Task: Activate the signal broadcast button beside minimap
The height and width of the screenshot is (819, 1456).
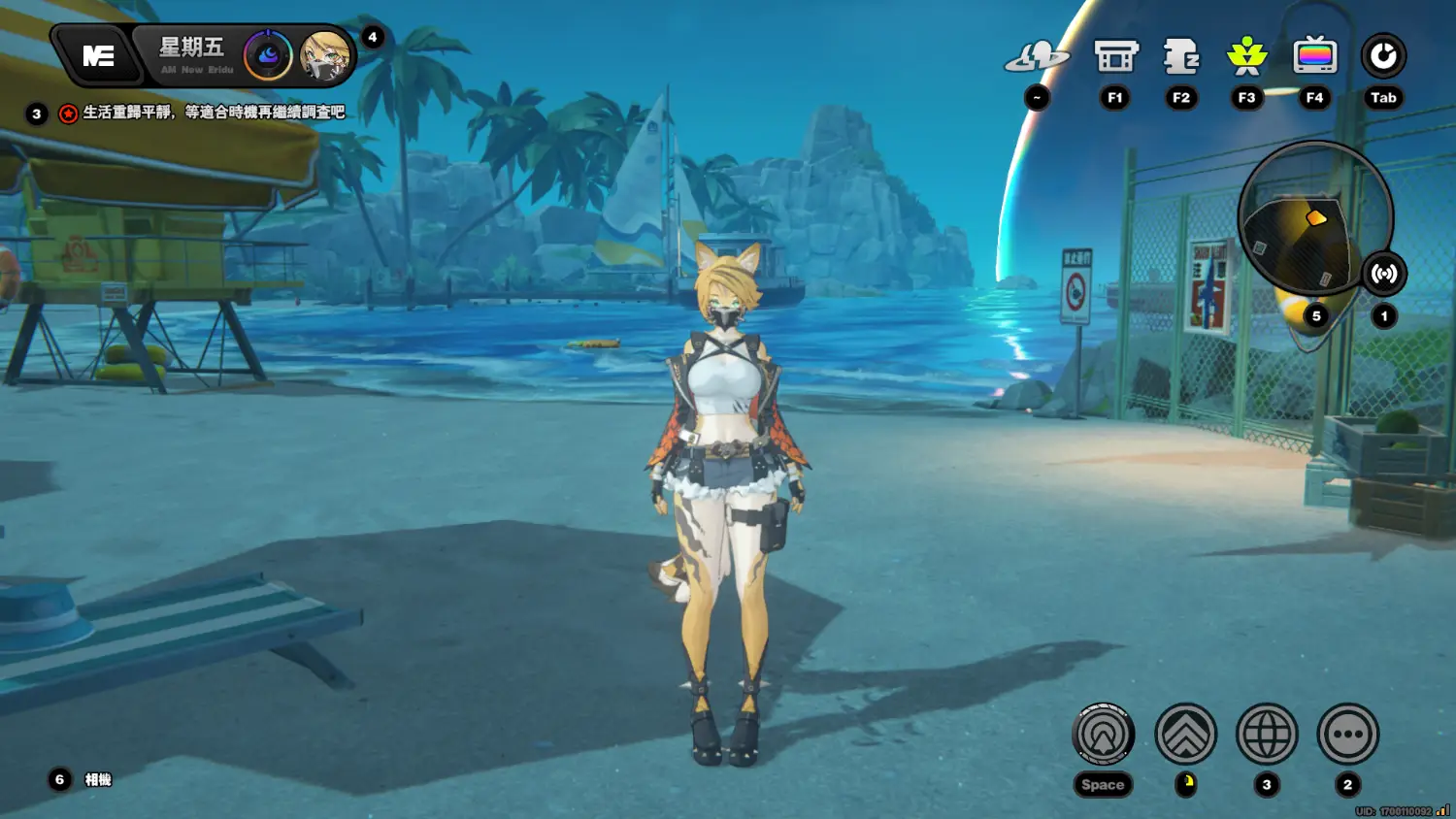Action: 1384,274
